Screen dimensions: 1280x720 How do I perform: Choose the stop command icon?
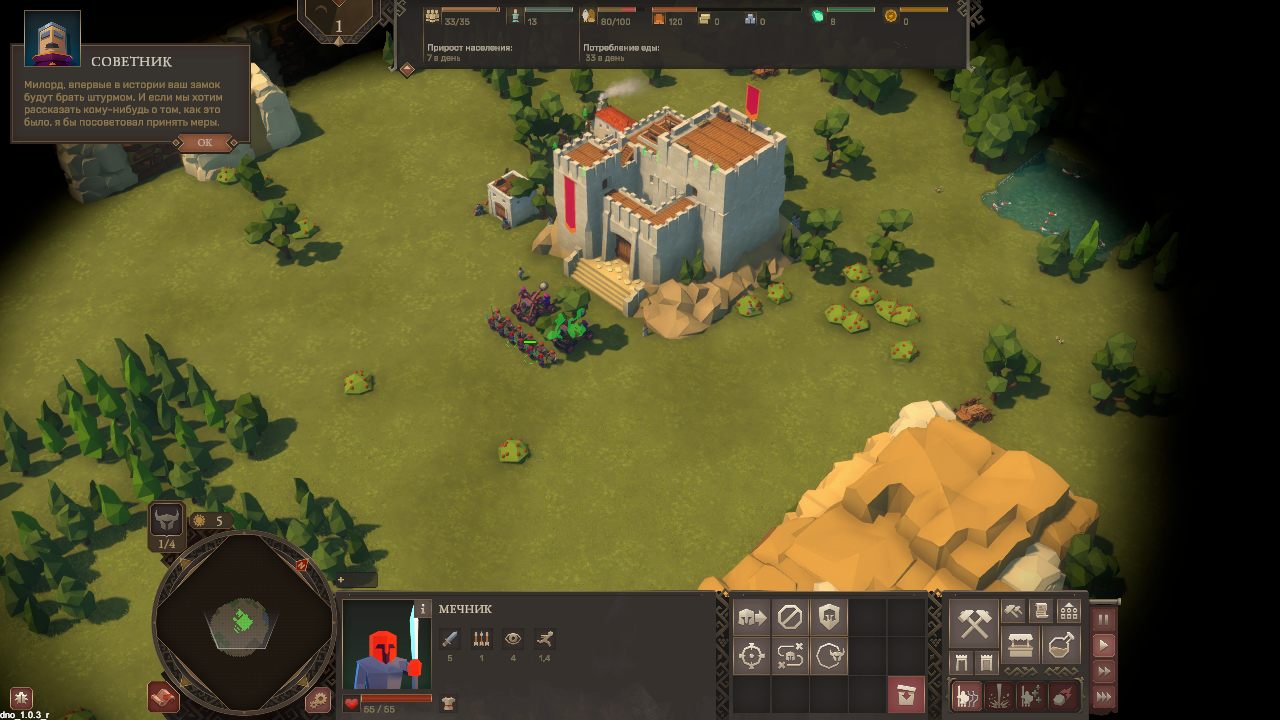pyautogui.click(x=790, y=617)
